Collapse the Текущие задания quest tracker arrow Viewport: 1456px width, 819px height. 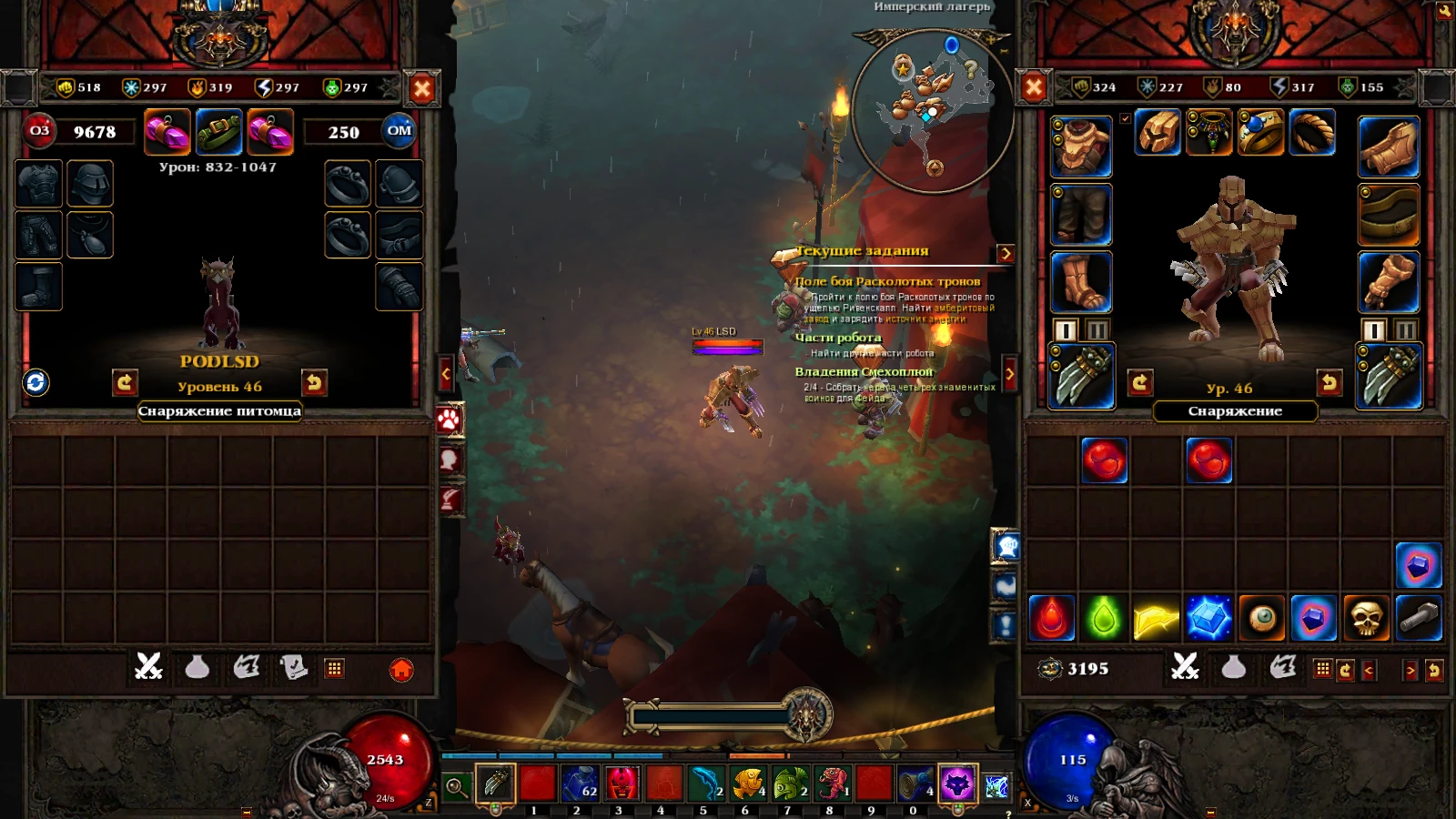pos(1004,256)
